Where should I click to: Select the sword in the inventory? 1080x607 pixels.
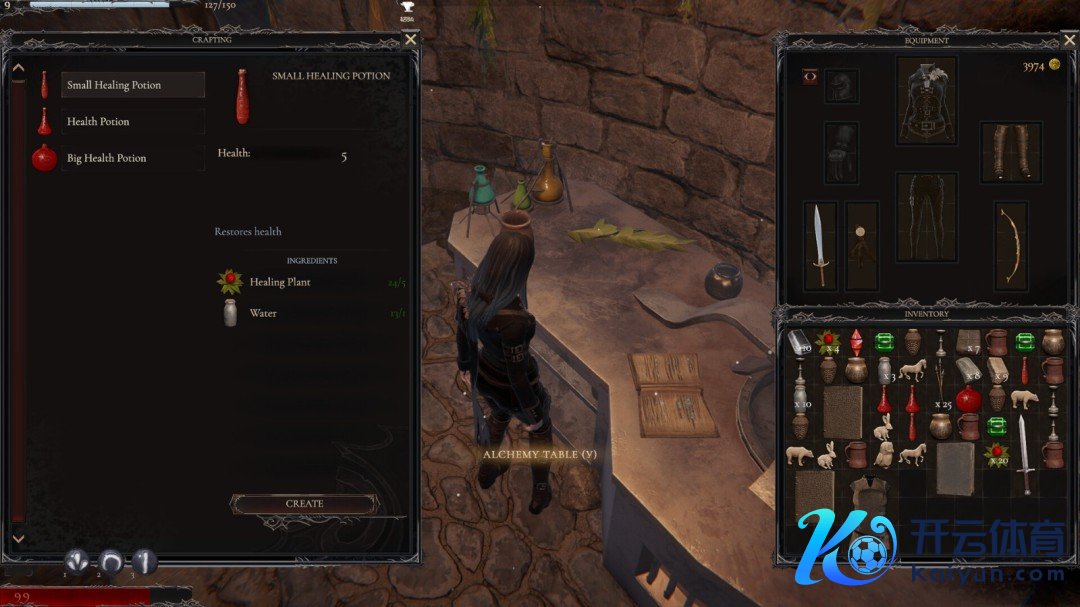(x=1025, y=455)
